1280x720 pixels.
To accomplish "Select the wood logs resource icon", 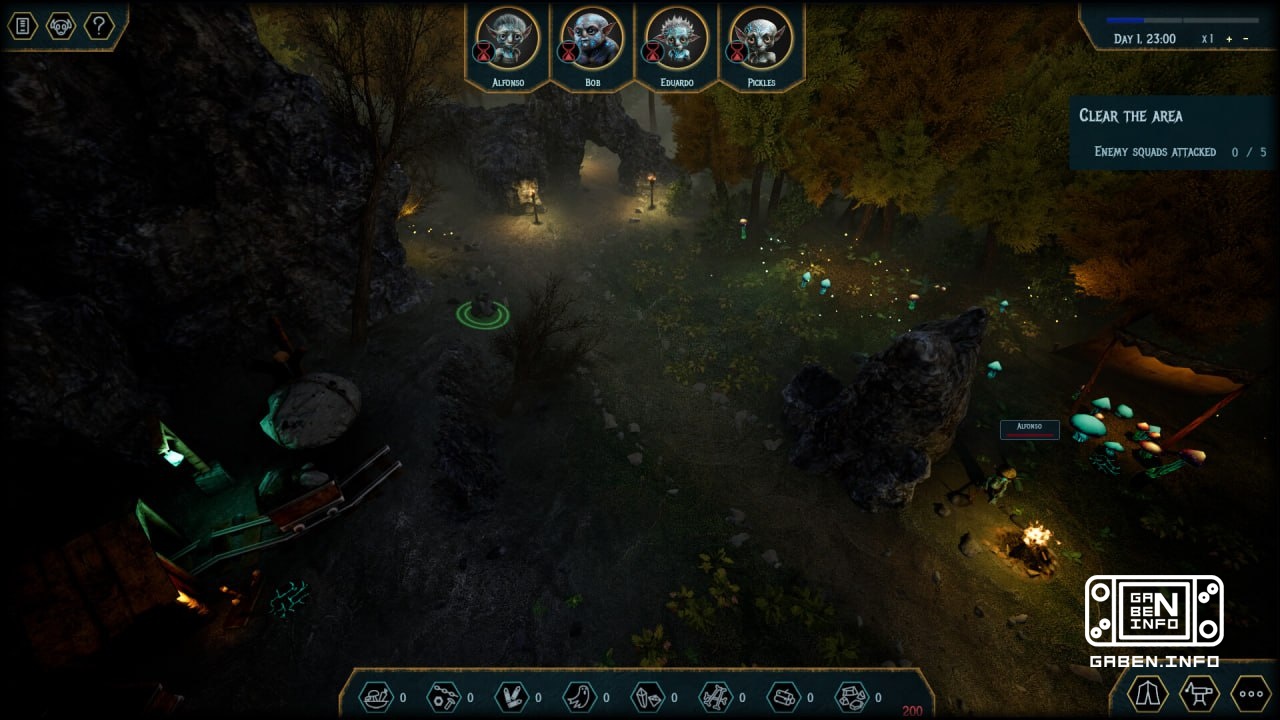I will 783,696.
